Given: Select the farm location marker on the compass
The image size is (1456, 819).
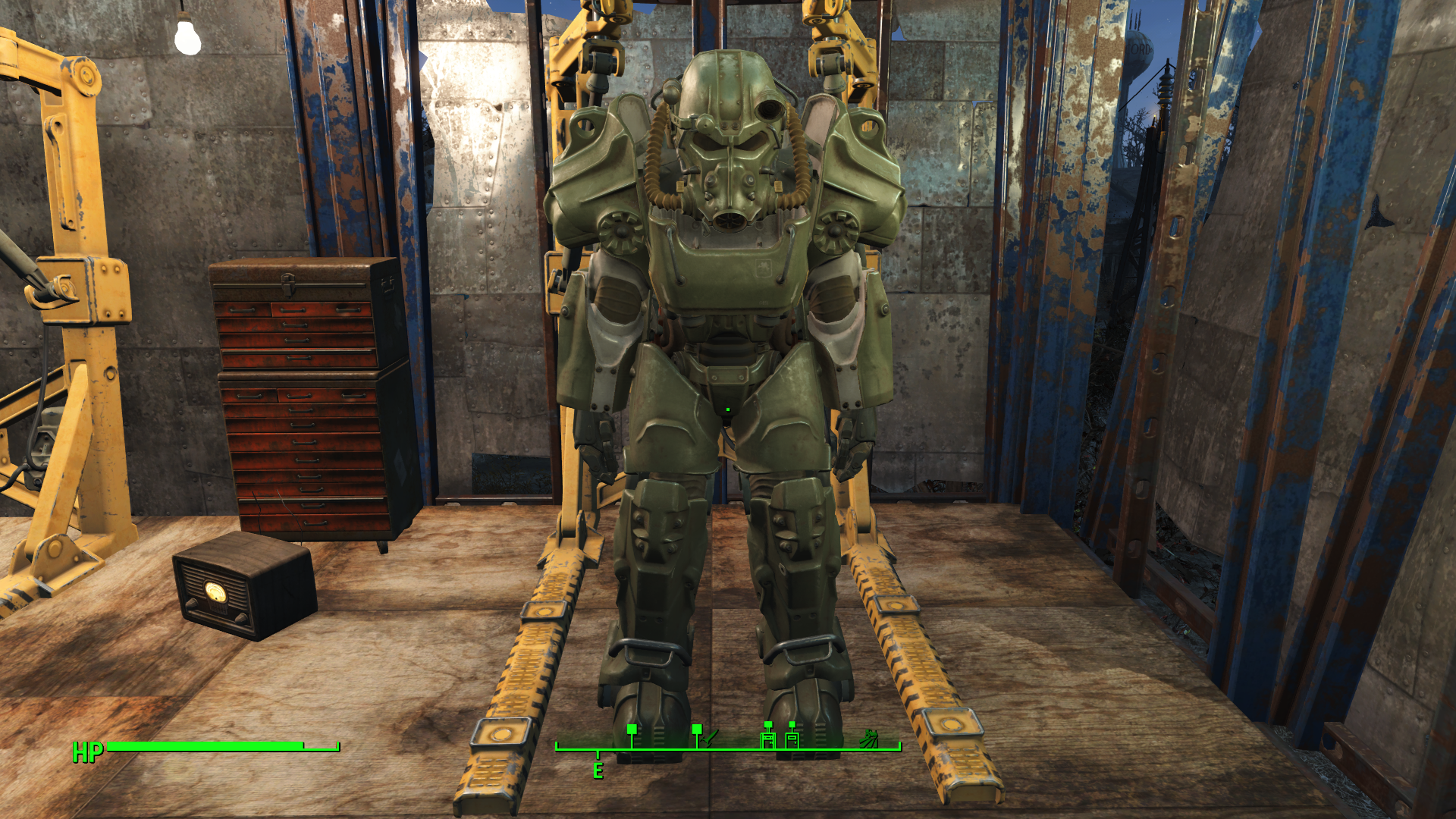Looking at the screenshot, I should click(x=870, y=738).
